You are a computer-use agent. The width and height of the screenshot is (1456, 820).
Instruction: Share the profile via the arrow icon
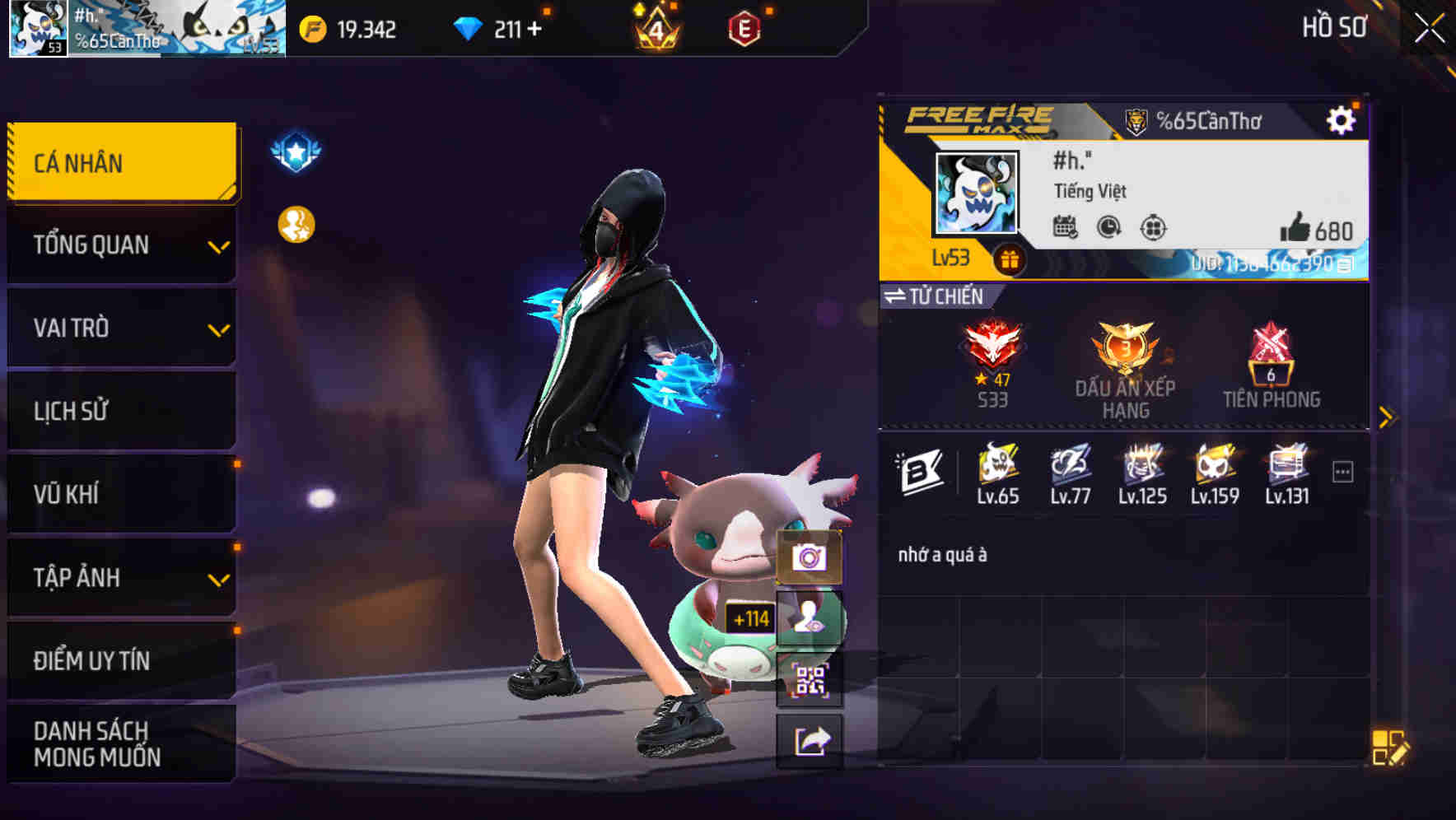[810, 741]
